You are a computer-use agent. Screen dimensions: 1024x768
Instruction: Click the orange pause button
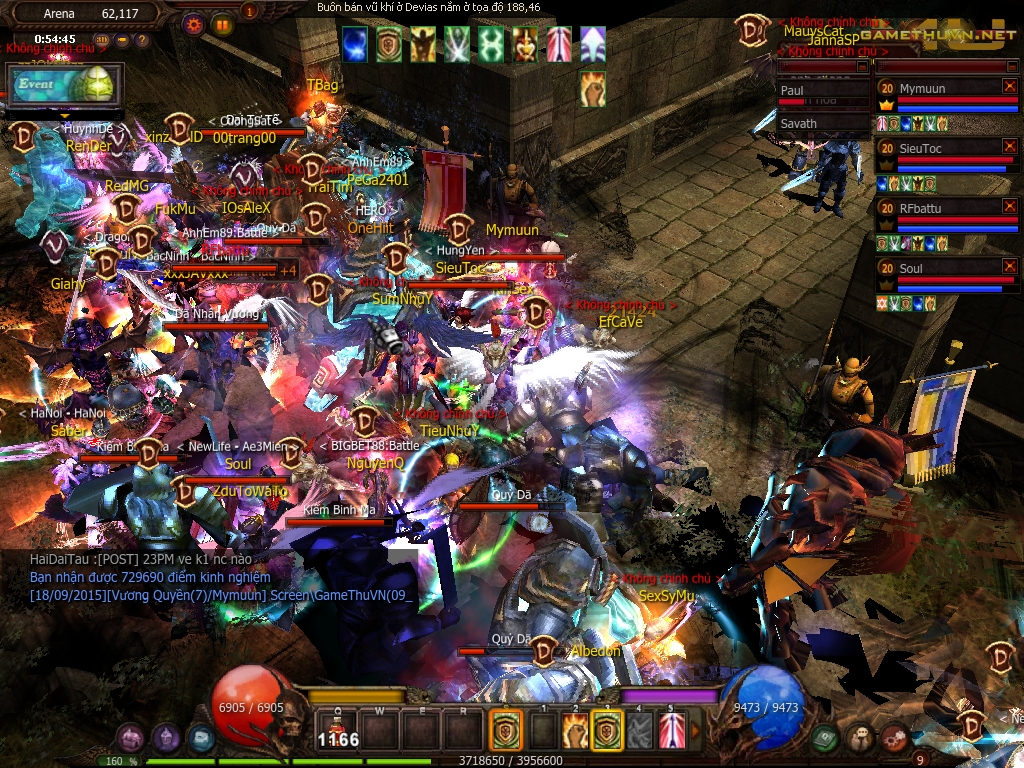222,23
